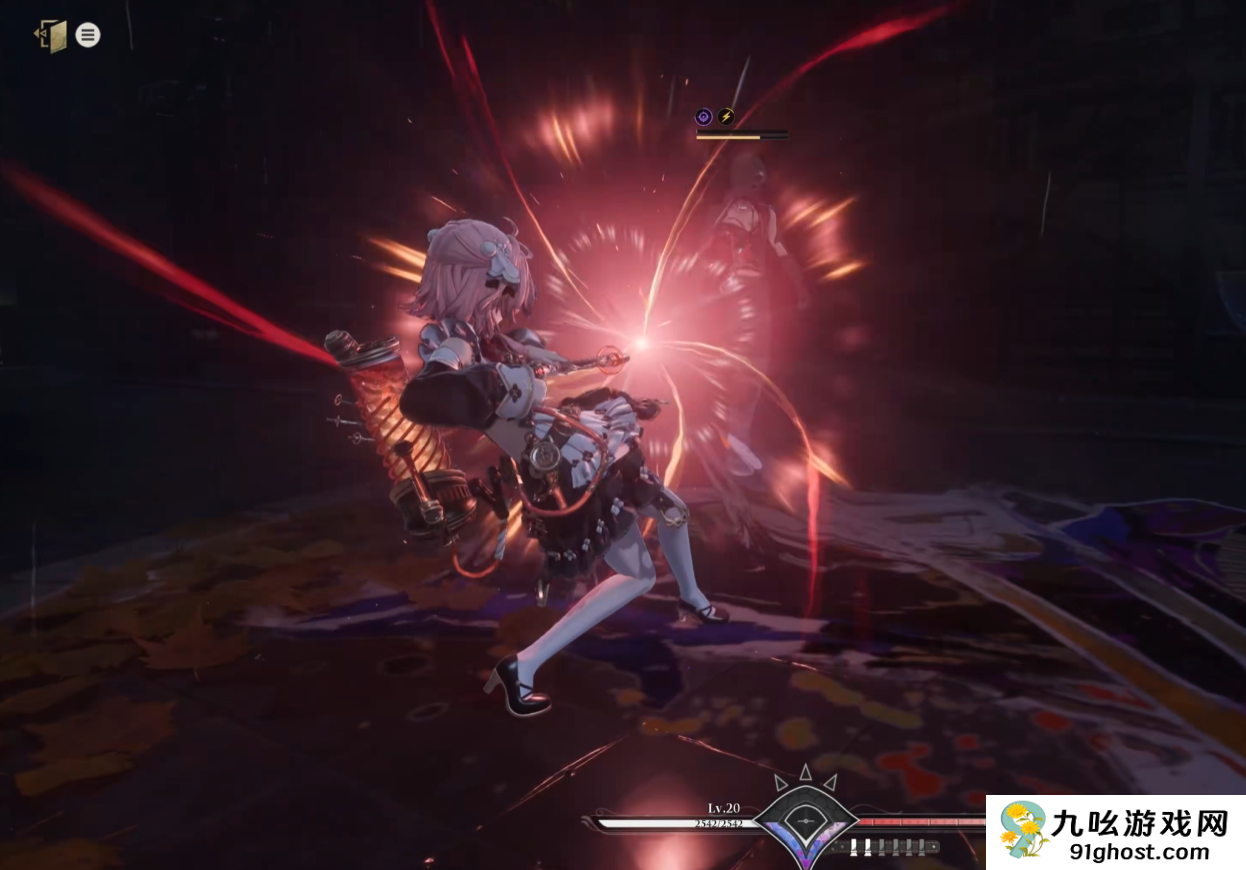
Task: Click the golden exit door icon
Action: coord(51,36)
